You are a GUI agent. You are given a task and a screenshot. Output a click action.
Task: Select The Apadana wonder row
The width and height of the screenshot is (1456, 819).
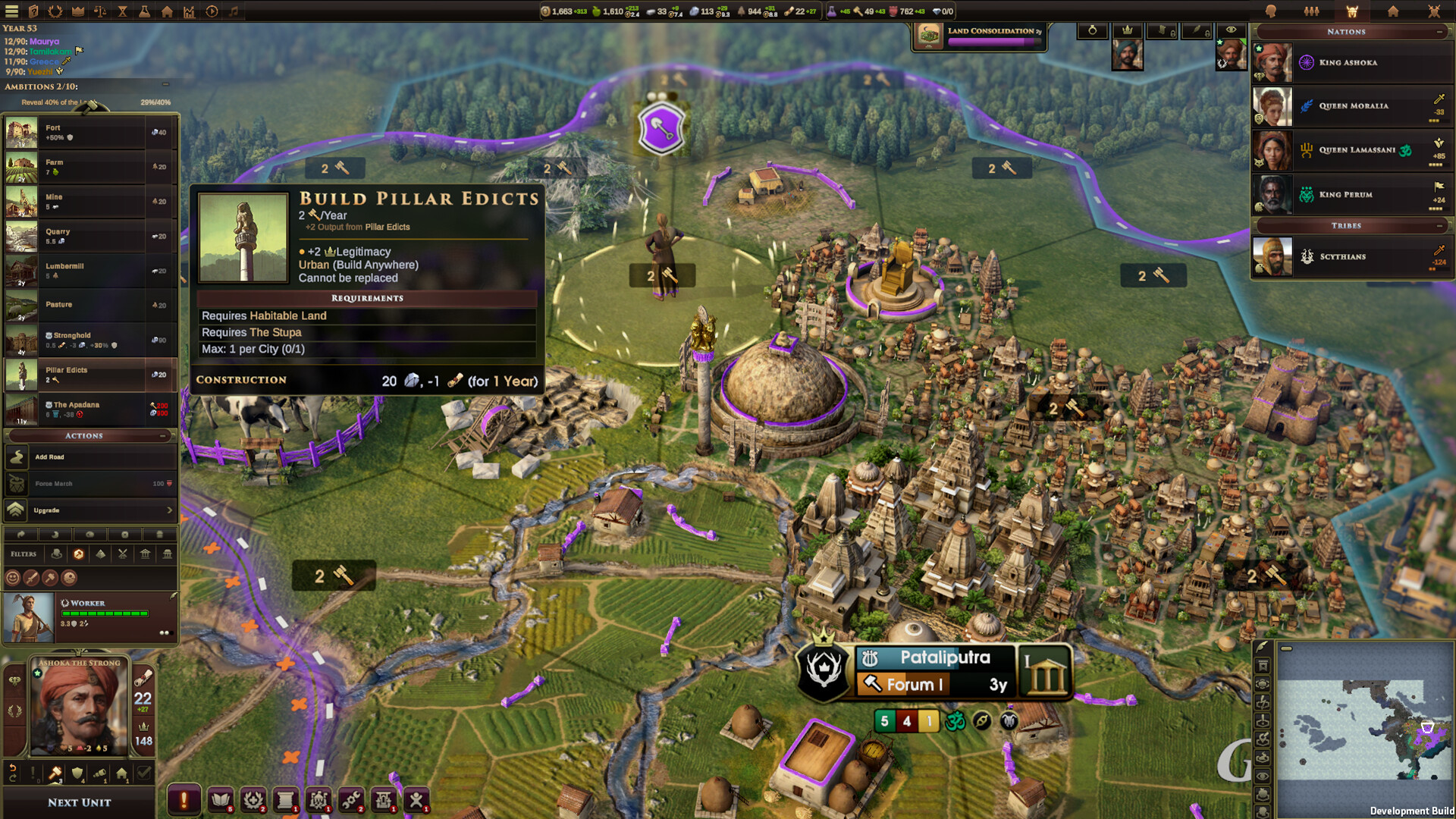tap(89, 409)
